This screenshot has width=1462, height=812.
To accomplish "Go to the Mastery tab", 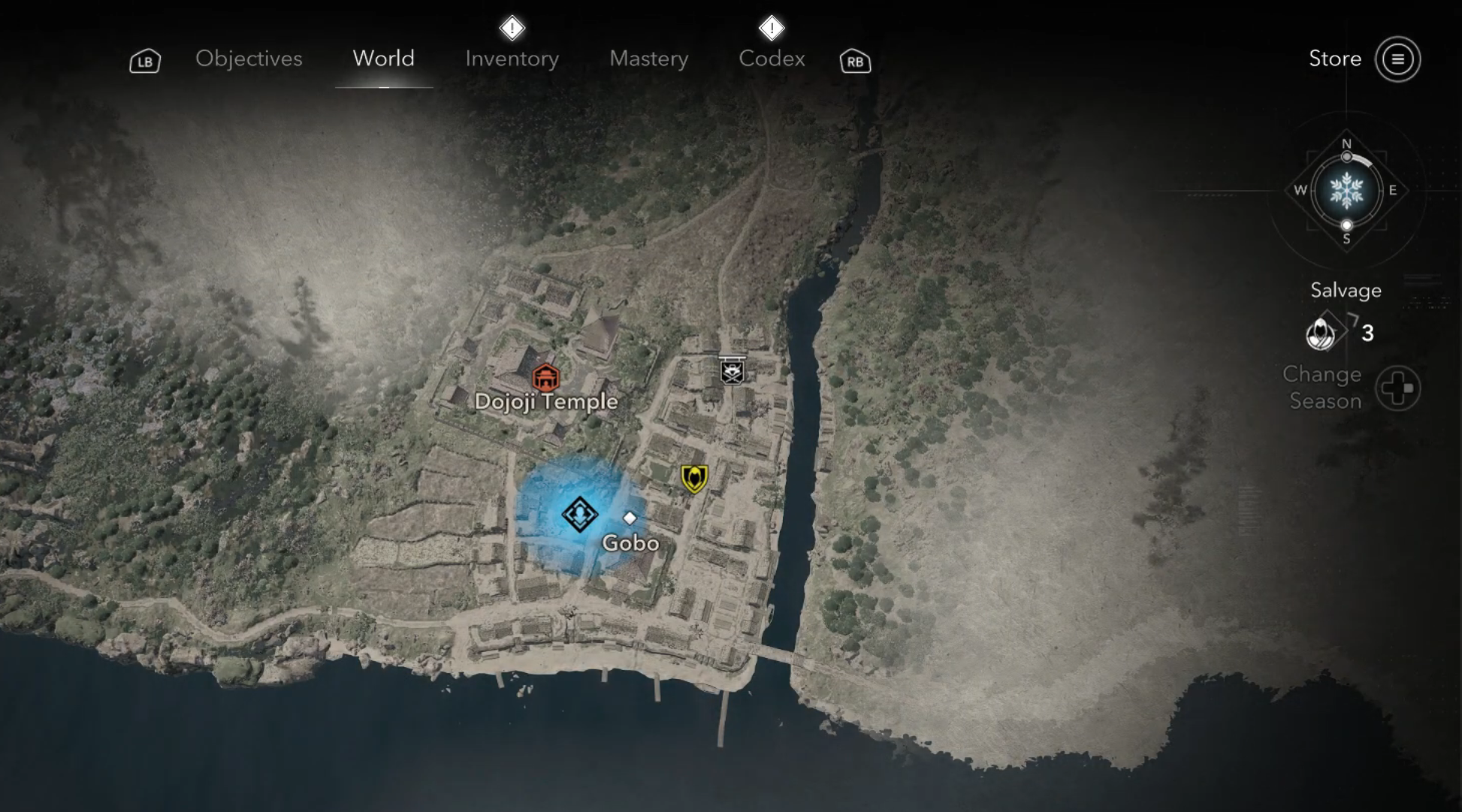I will tap(648, 59).
